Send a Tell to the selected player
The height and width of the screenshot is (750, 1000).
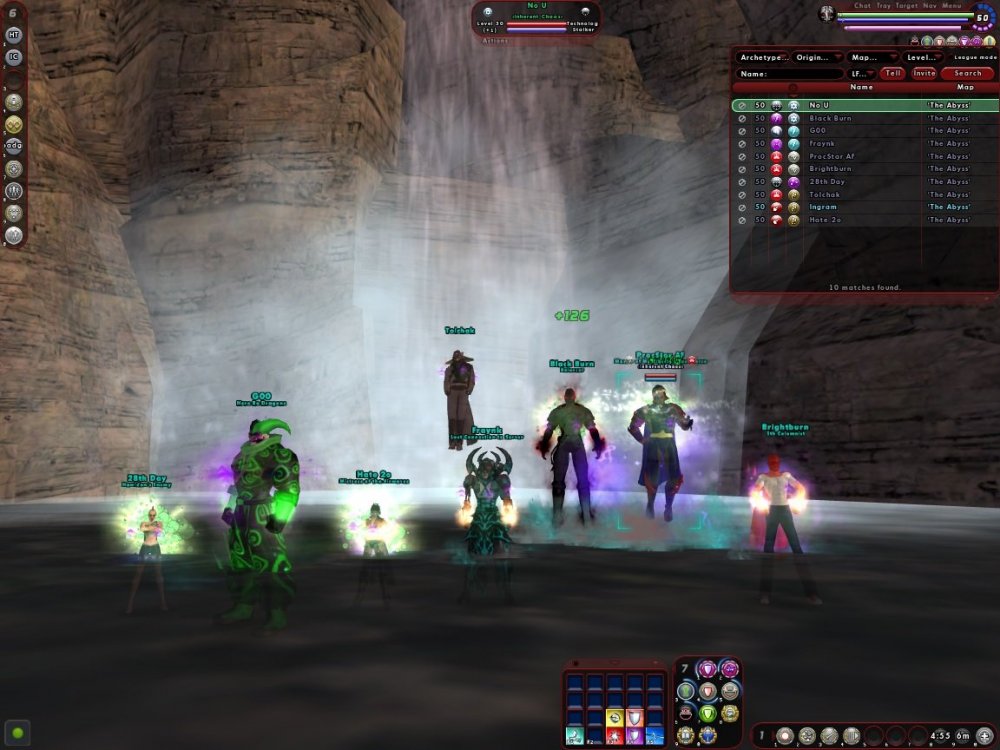pyautogui.click(x=892, y=73)
